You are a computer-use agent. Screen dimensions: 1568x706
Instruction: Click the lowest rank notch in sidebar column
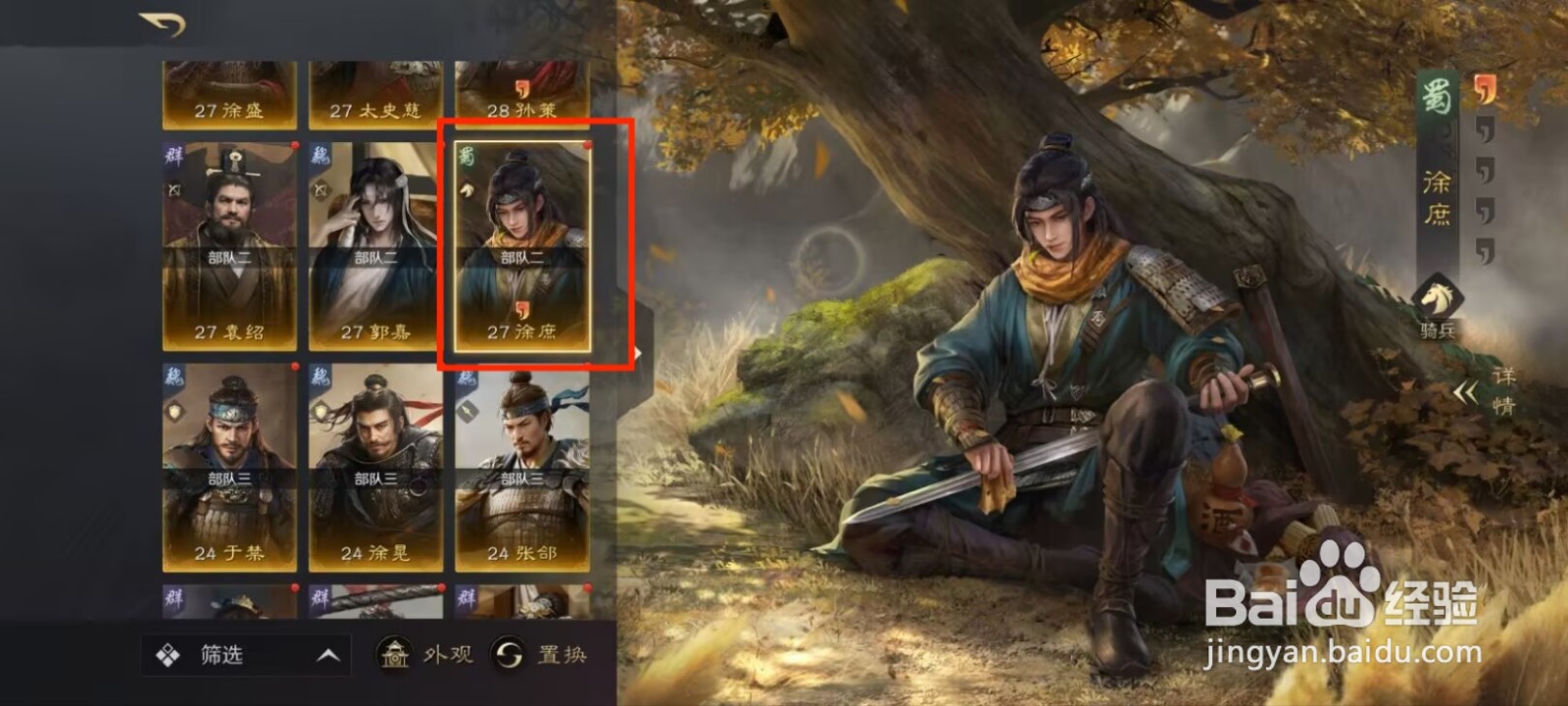1485,248
